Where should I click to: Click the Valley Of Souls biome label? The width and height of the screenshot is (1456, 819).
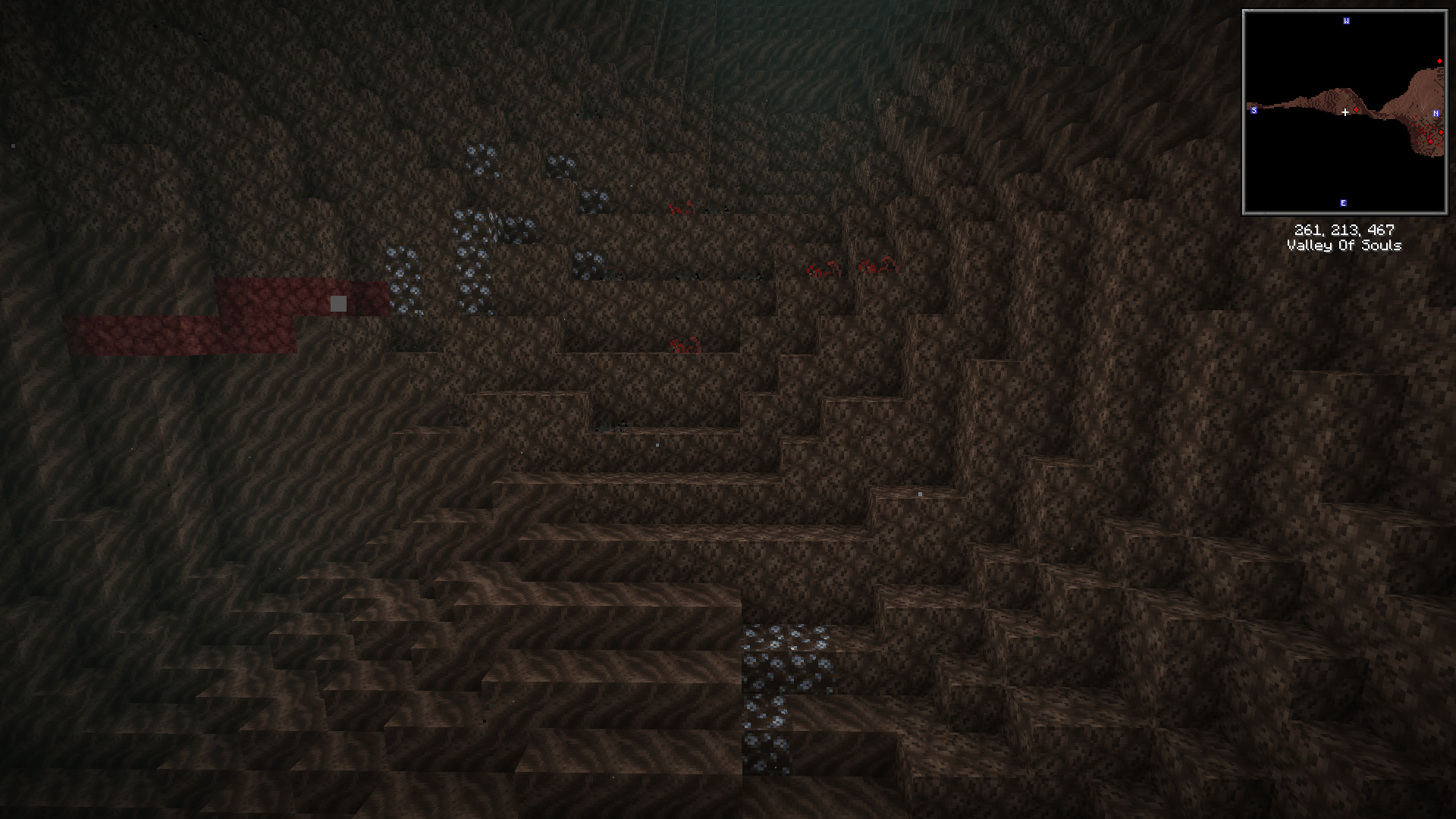[1345, 245]
